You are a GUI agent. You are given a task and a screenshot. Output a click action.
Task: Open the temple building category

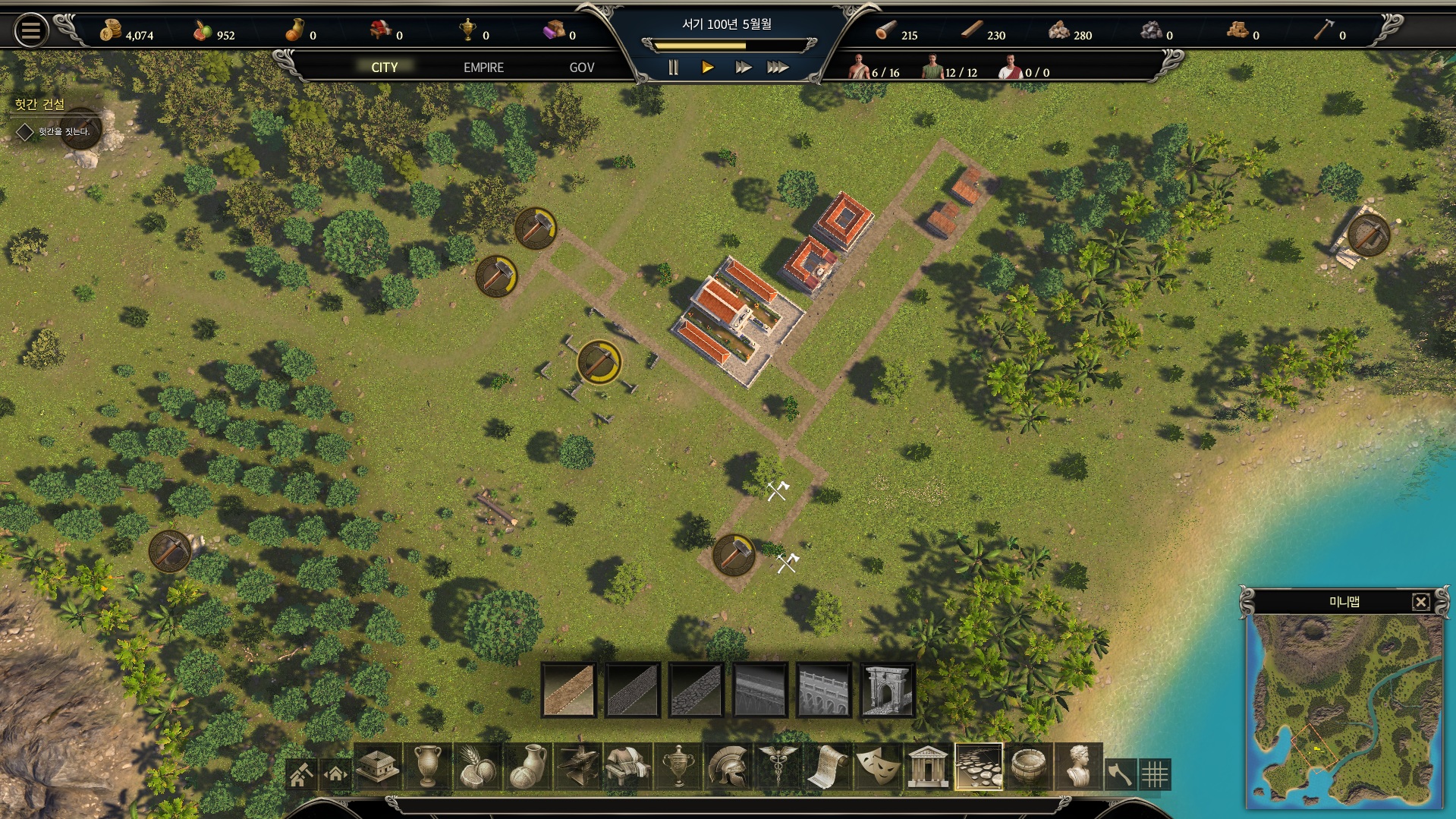pos(927,767)
